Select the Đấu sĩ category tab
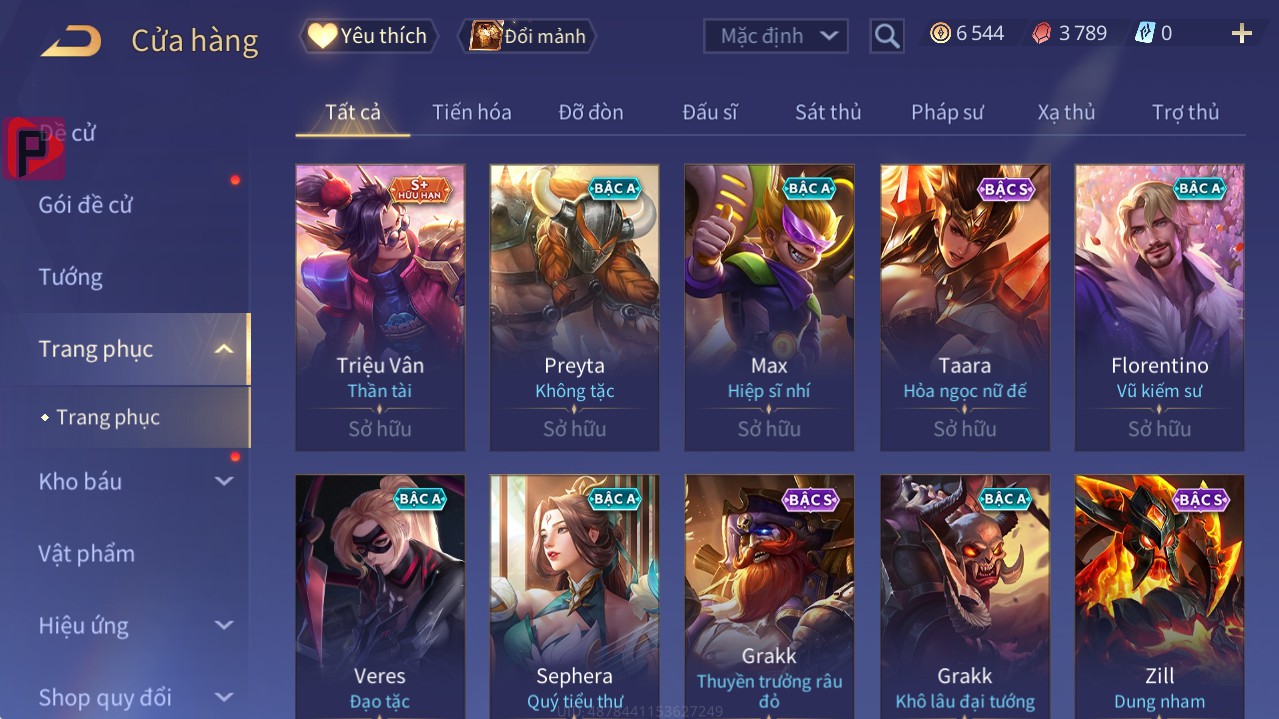Viewport: 1279px width, 719px height. [x=709, y=112]
